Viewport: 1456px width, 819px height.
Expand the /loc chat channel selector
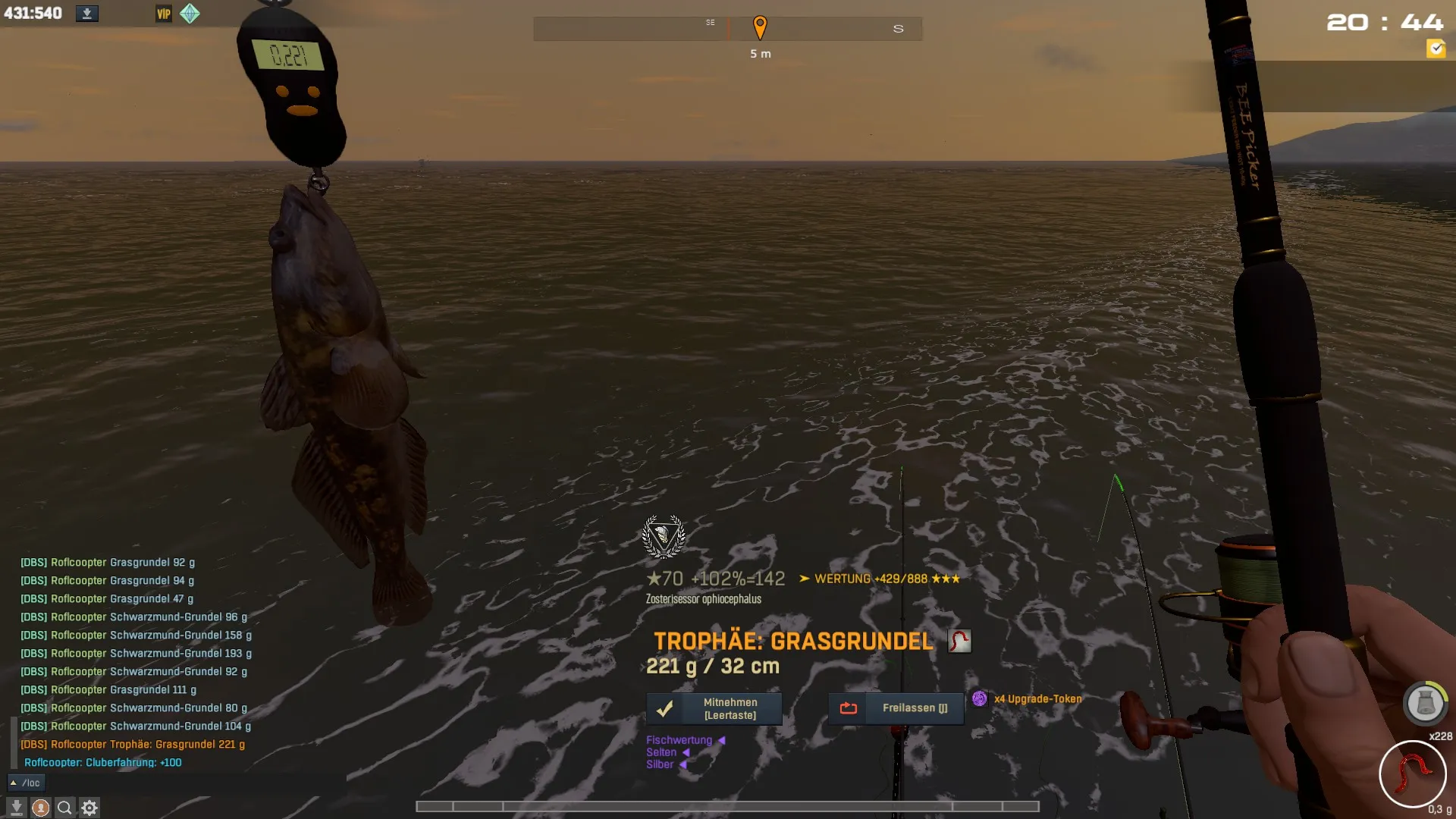click(x=26, y=783)
